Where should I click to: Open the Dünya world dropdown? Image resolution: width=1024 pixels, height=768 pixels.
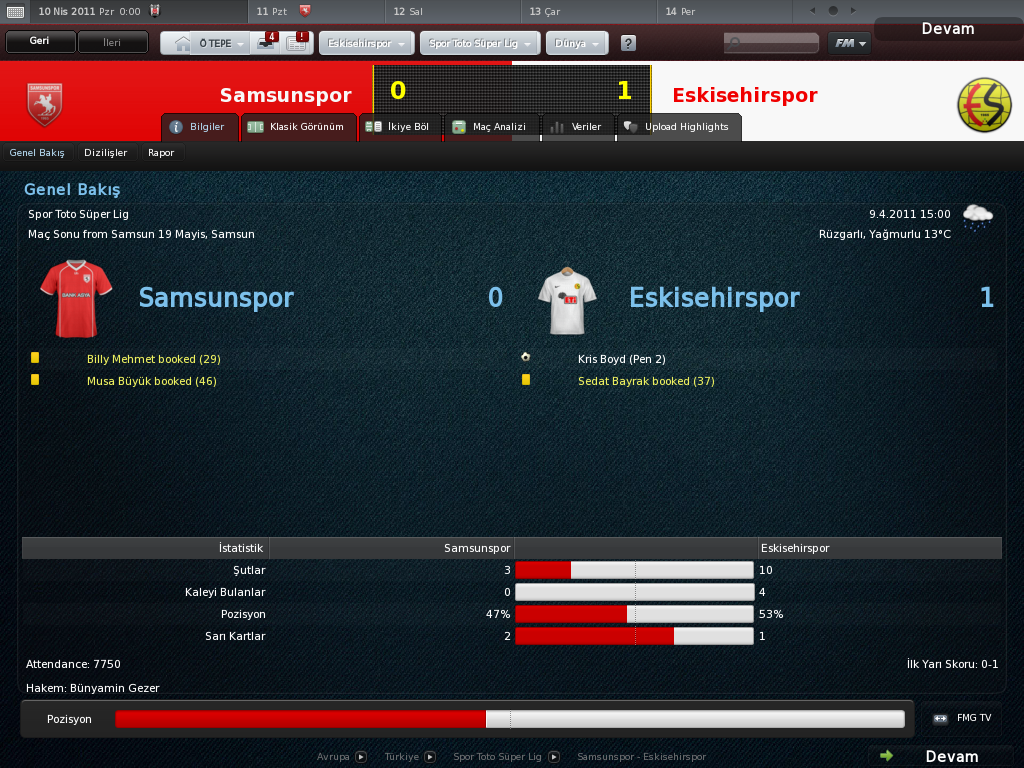(577, 44)
